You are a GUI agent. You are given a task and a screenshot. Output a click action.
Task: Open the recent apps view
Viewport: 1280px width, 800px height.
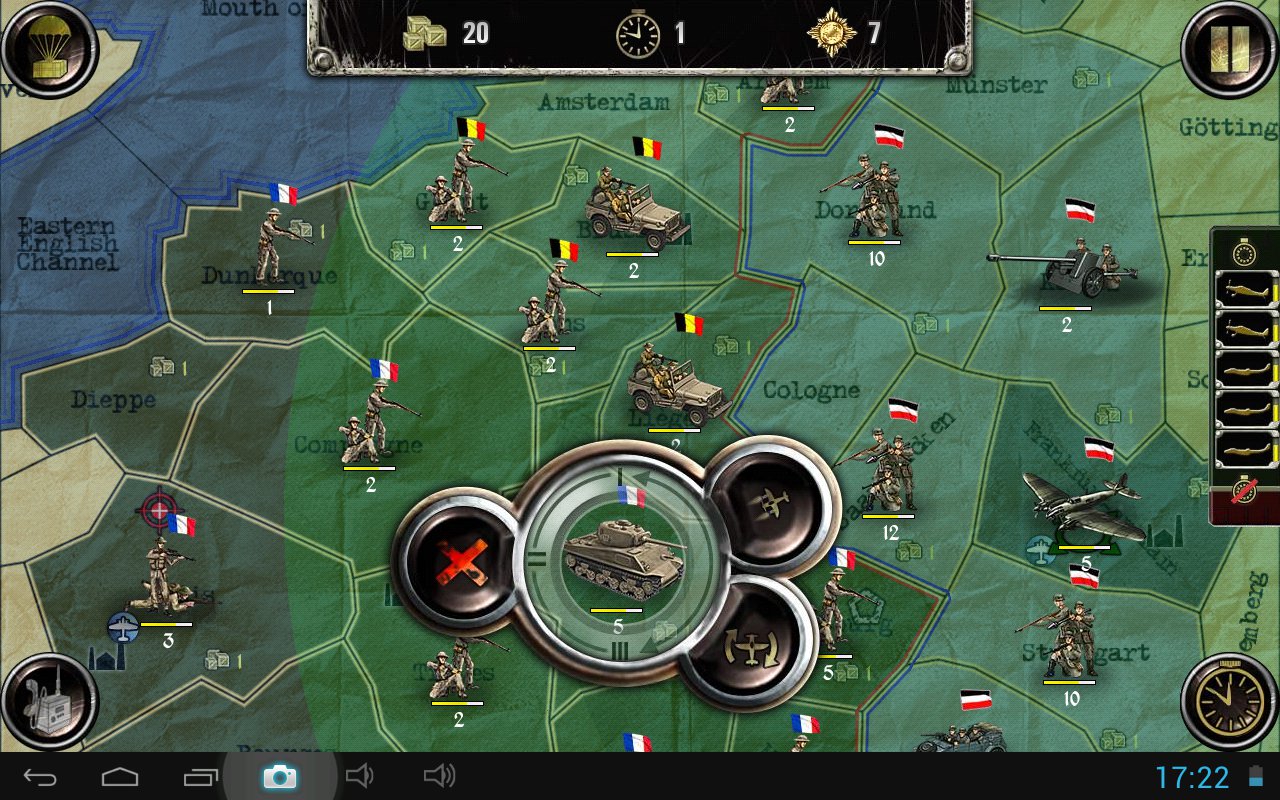coord(200,776)
